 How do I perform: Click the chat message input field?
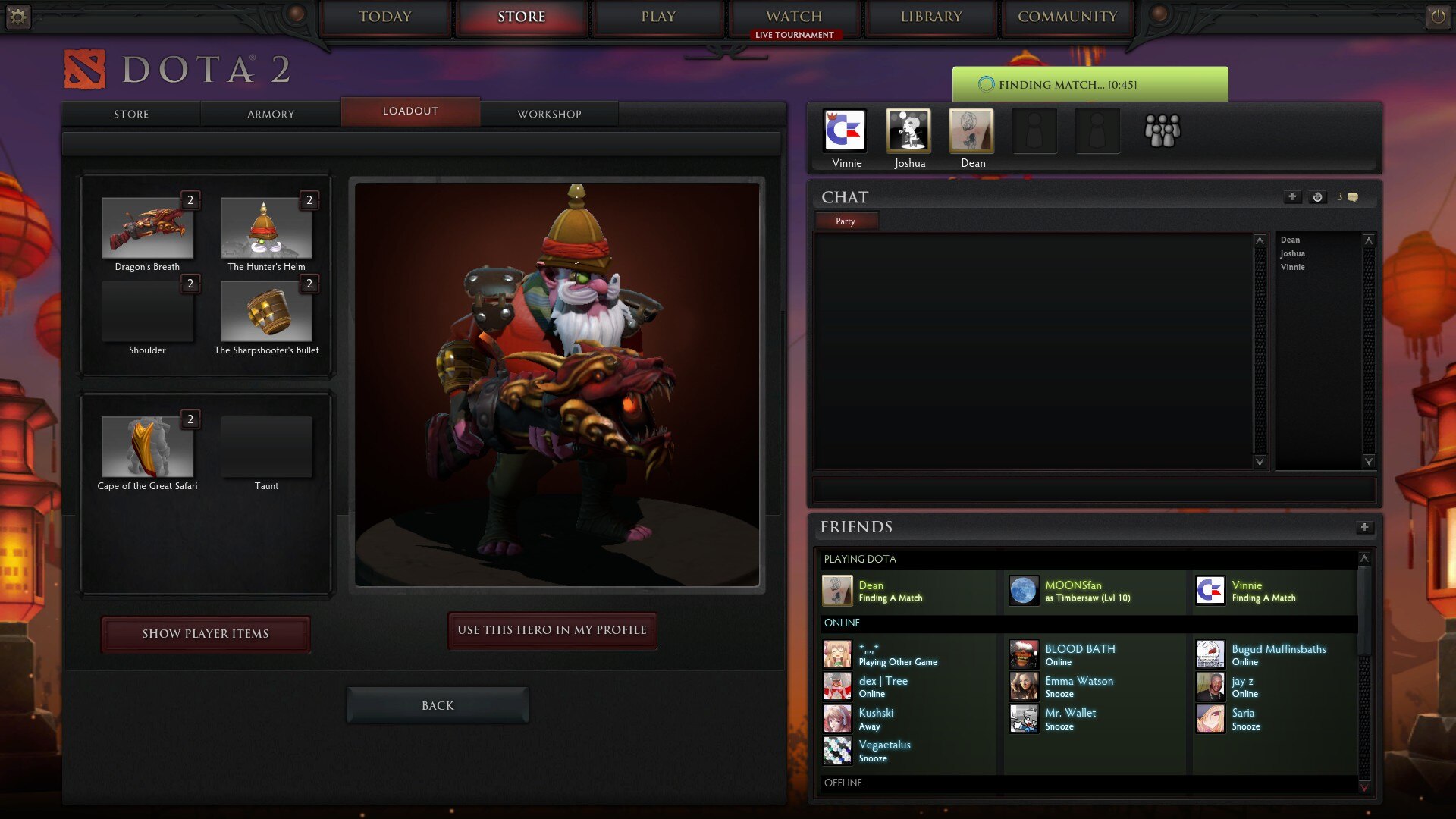click(1094, 489)
